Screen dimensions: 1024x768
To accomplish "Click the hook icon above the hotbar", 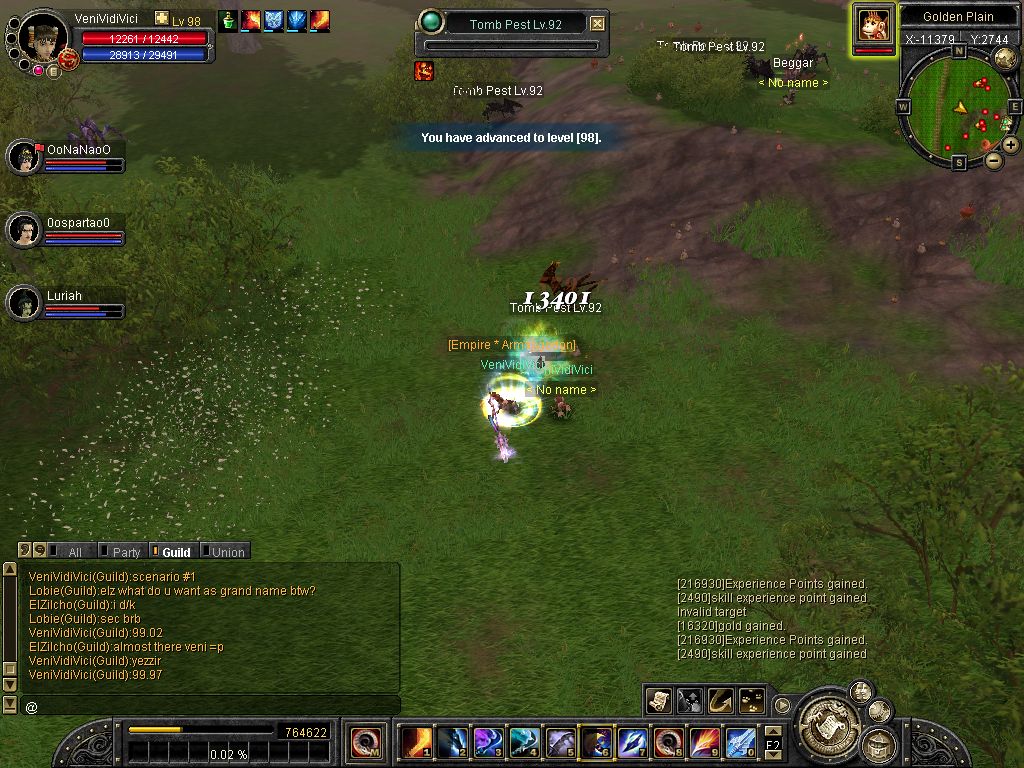I will click(x=720, y=701).
